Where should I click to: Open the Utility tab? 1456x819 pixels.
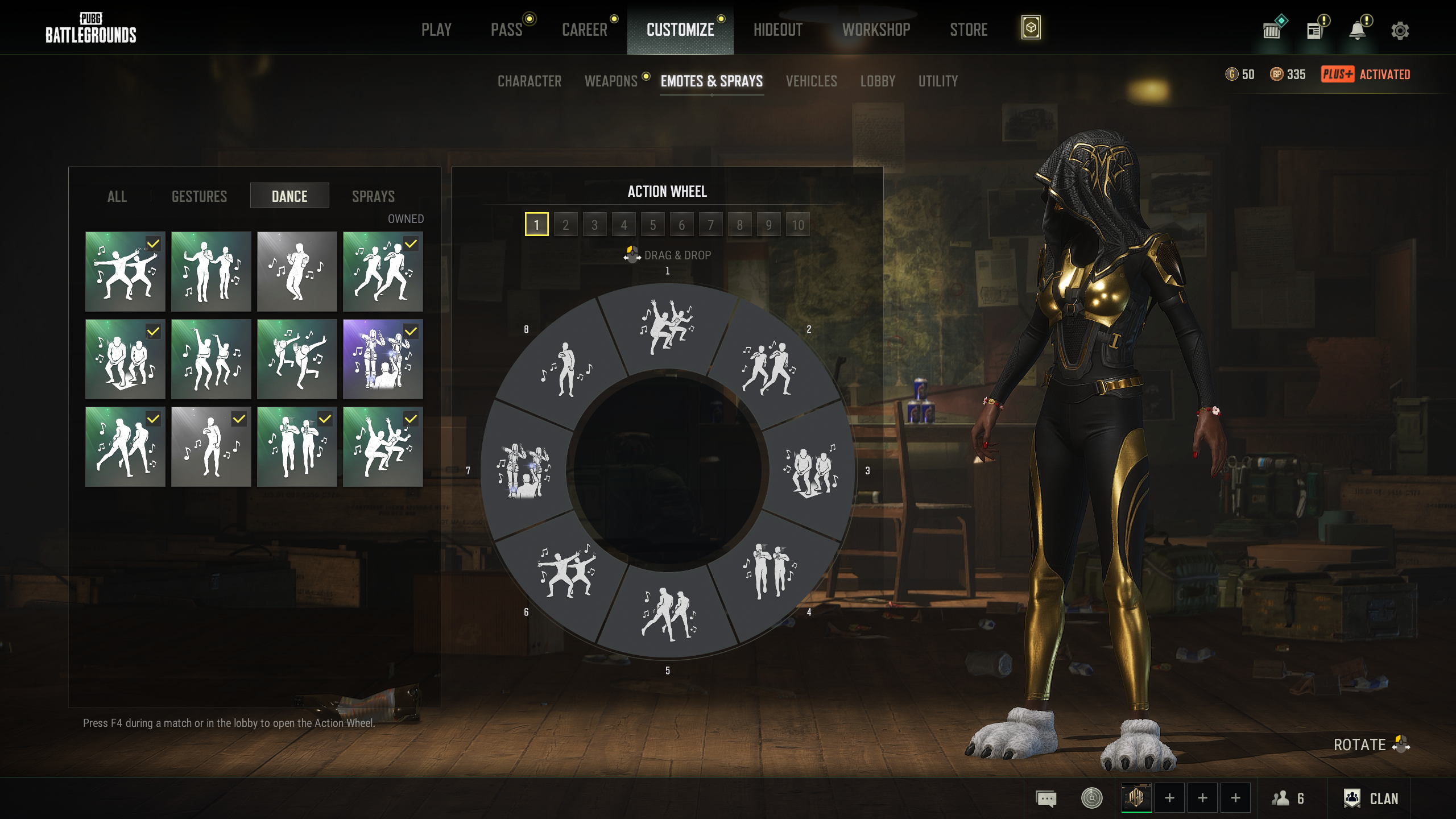pos(938,81)
